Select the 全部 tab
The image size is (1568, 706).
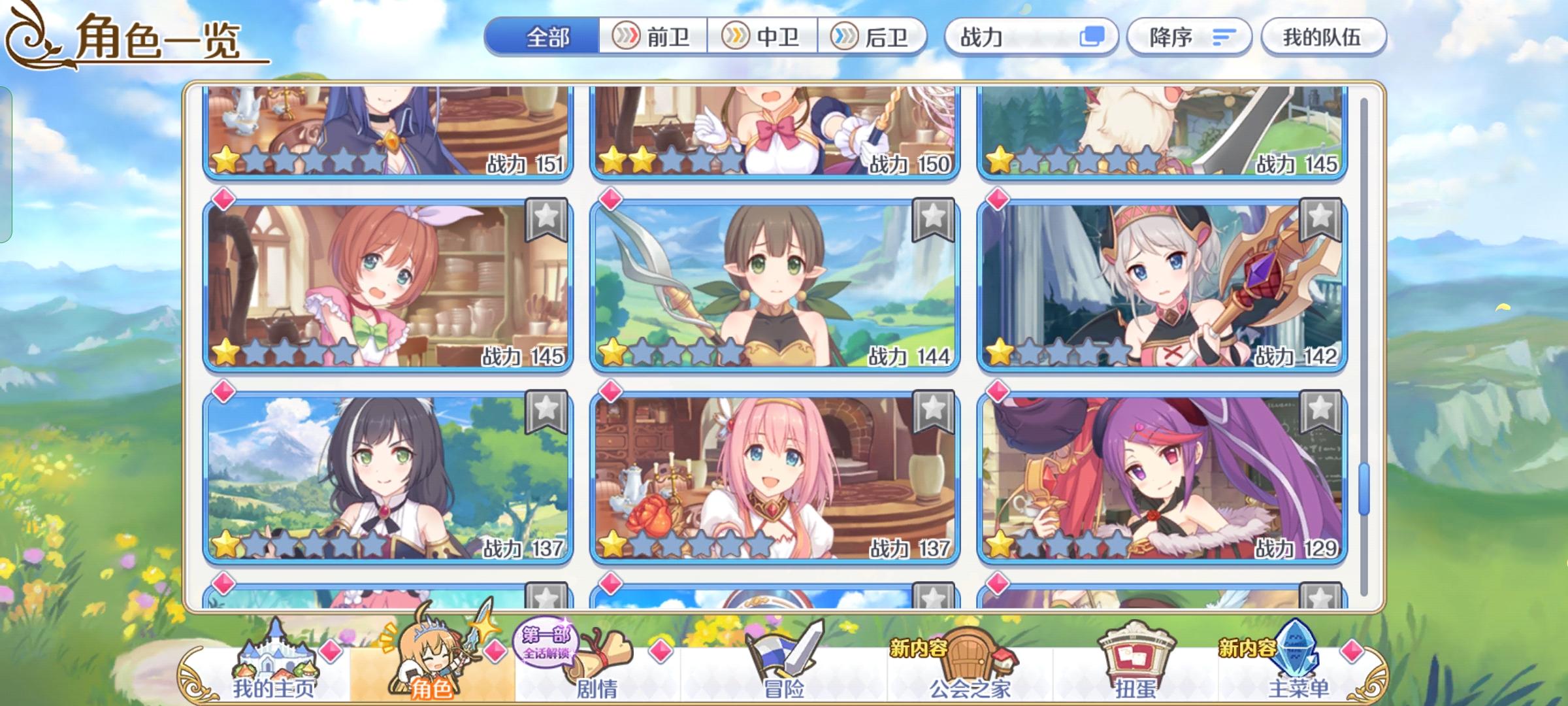tap(547, 37)
